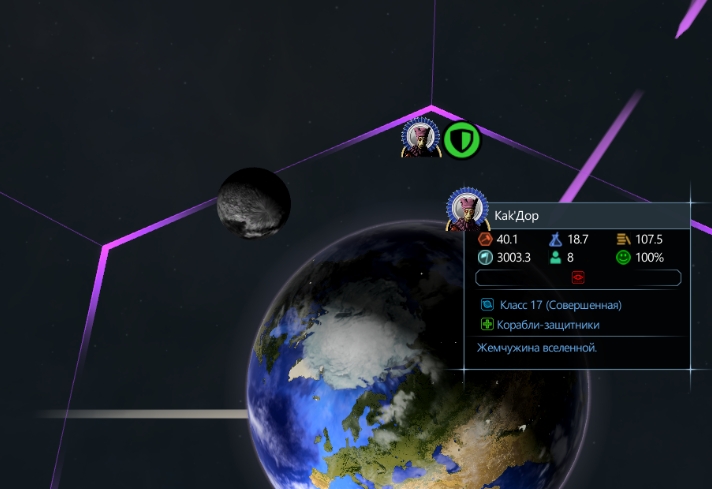
Task: Click the red icon in the tooltip bar
Action: click(578, 277)
